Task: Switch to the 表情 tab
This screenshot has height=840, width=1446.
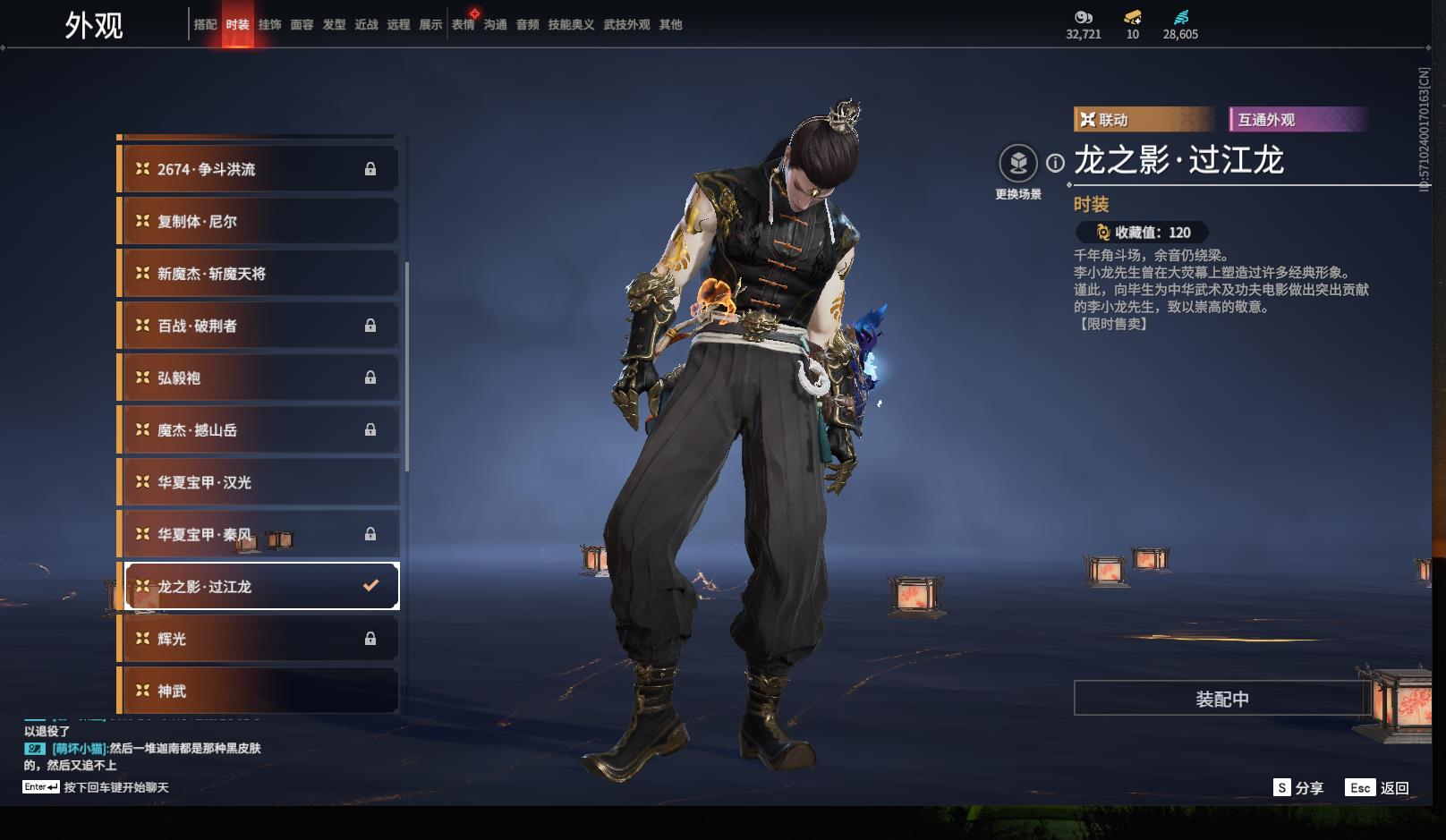Action: click(x=463, y=25)
